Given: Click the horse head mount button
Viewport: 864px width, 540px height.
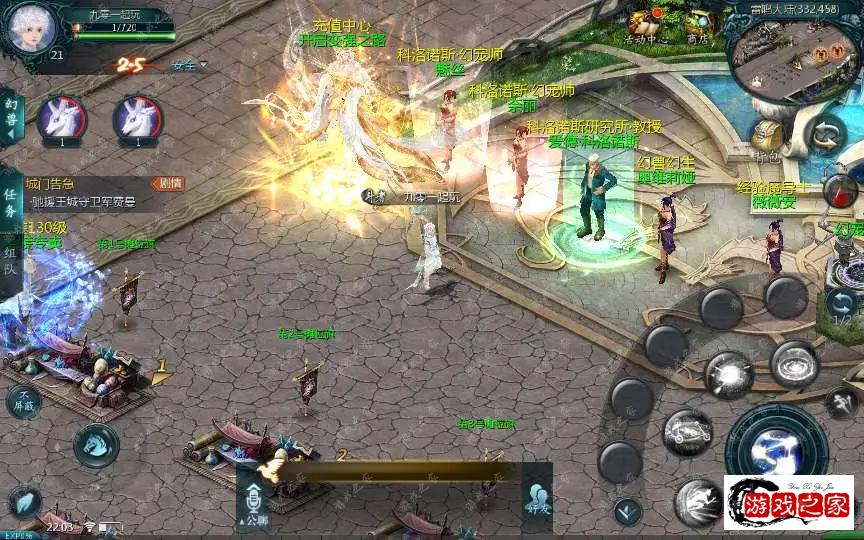Looking at the screenshot, I should [96, 444].
